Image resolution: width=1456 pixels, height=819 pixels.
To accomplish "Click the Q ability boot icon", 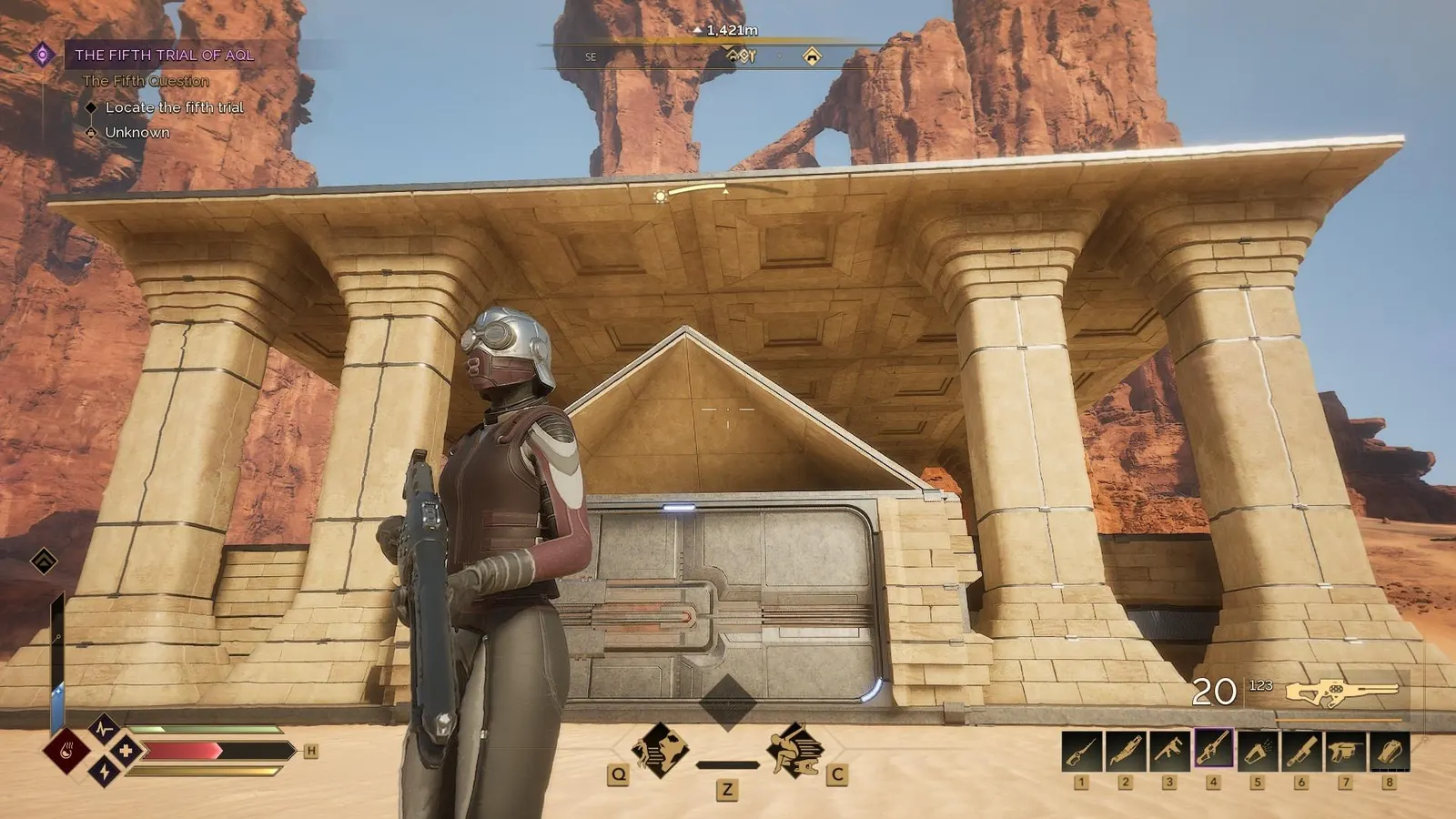I will pyautogui.click(x=662, y=750).
